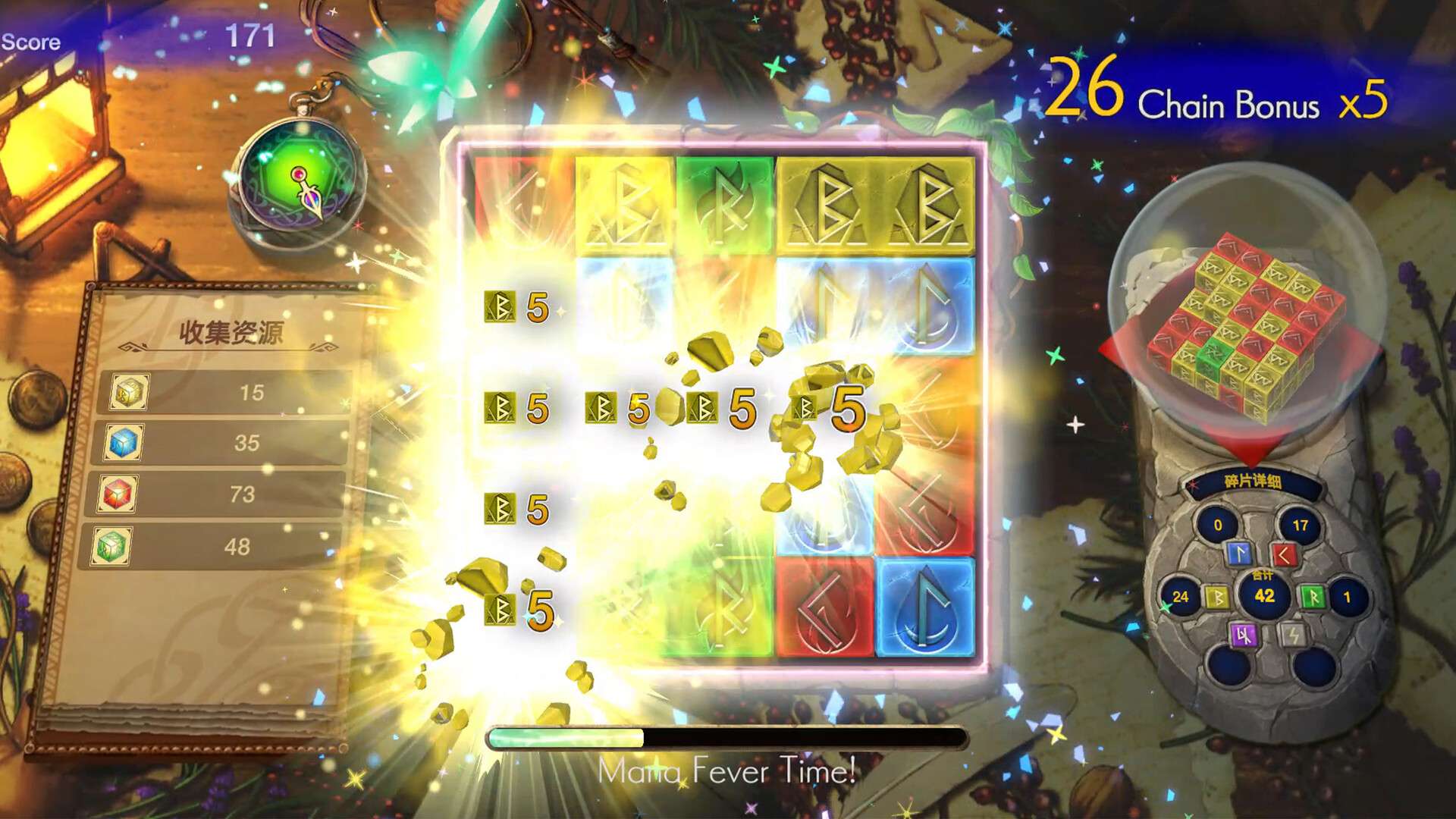The width and height of the screenshot is (1456, 819).
Task: Choose the red rune tile in the bottom row
Action: (824, 607)
